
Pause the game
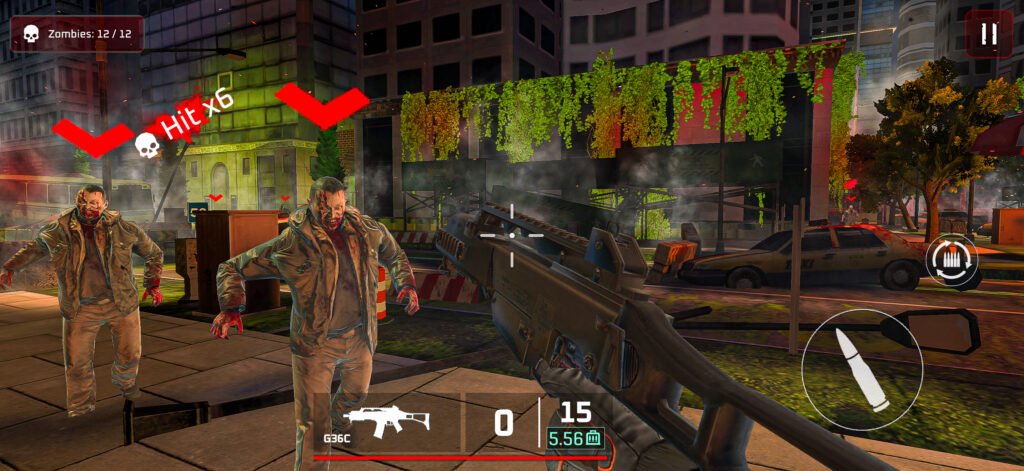988,34
